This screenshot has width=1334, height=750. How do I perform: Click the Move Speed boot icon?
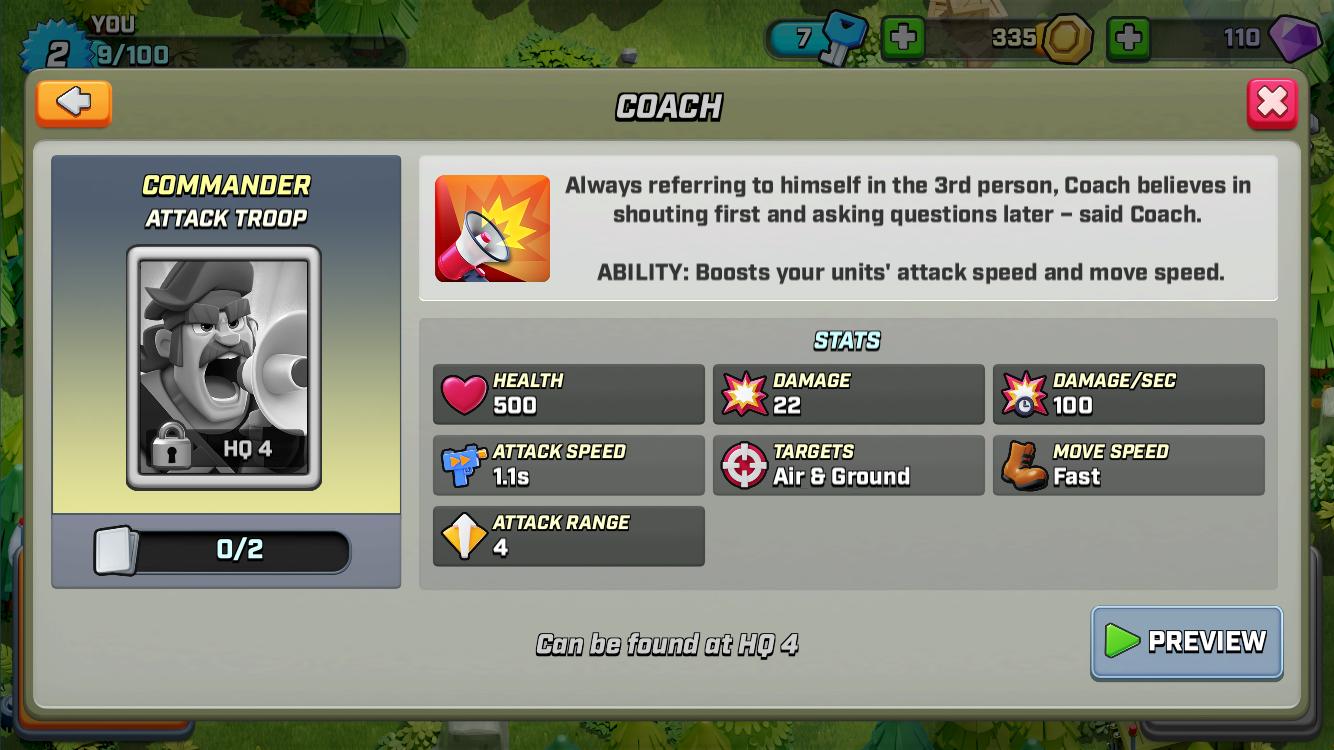tap(1022, 464)
